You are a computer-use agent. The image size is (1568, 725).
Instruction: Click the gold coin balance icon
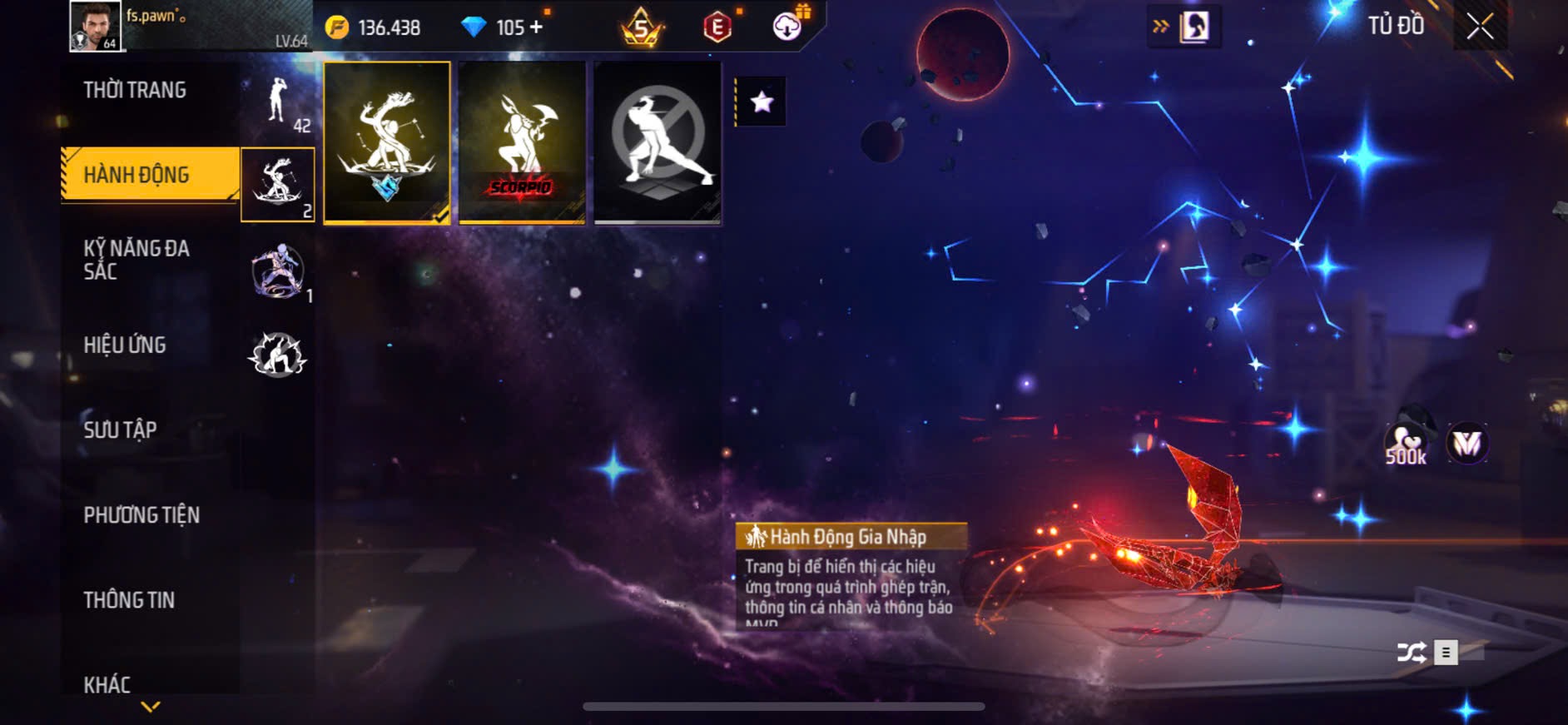(x=337, y=27)
